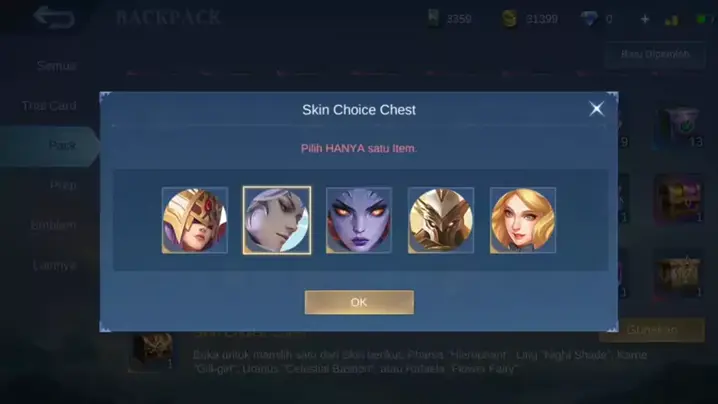Click the Gunakan button
The height and width of the screenshot is (404, 718).
click(651, 330)
